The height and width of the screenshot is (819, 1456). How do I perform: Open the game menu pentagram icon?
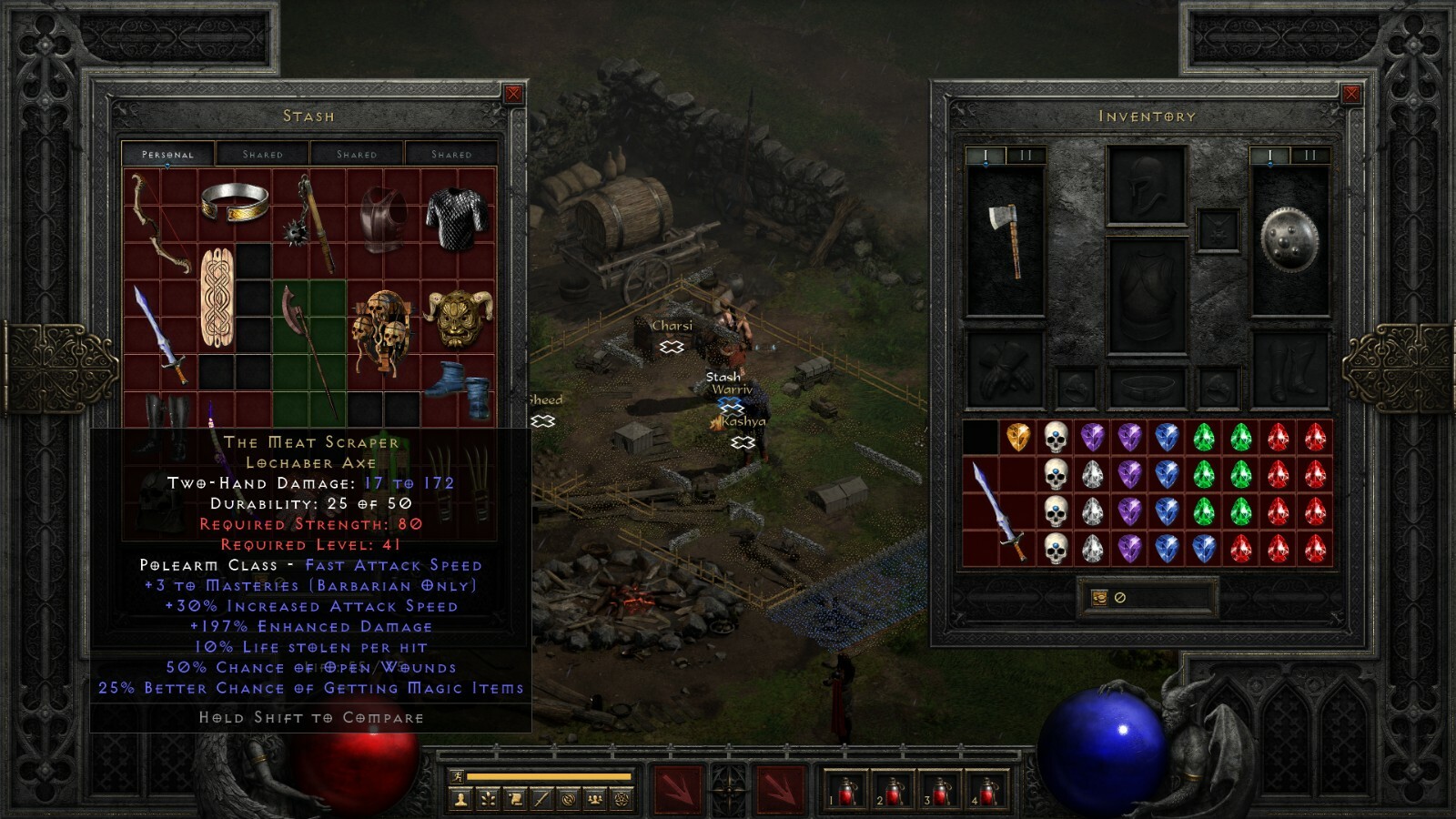click(622, 799)
